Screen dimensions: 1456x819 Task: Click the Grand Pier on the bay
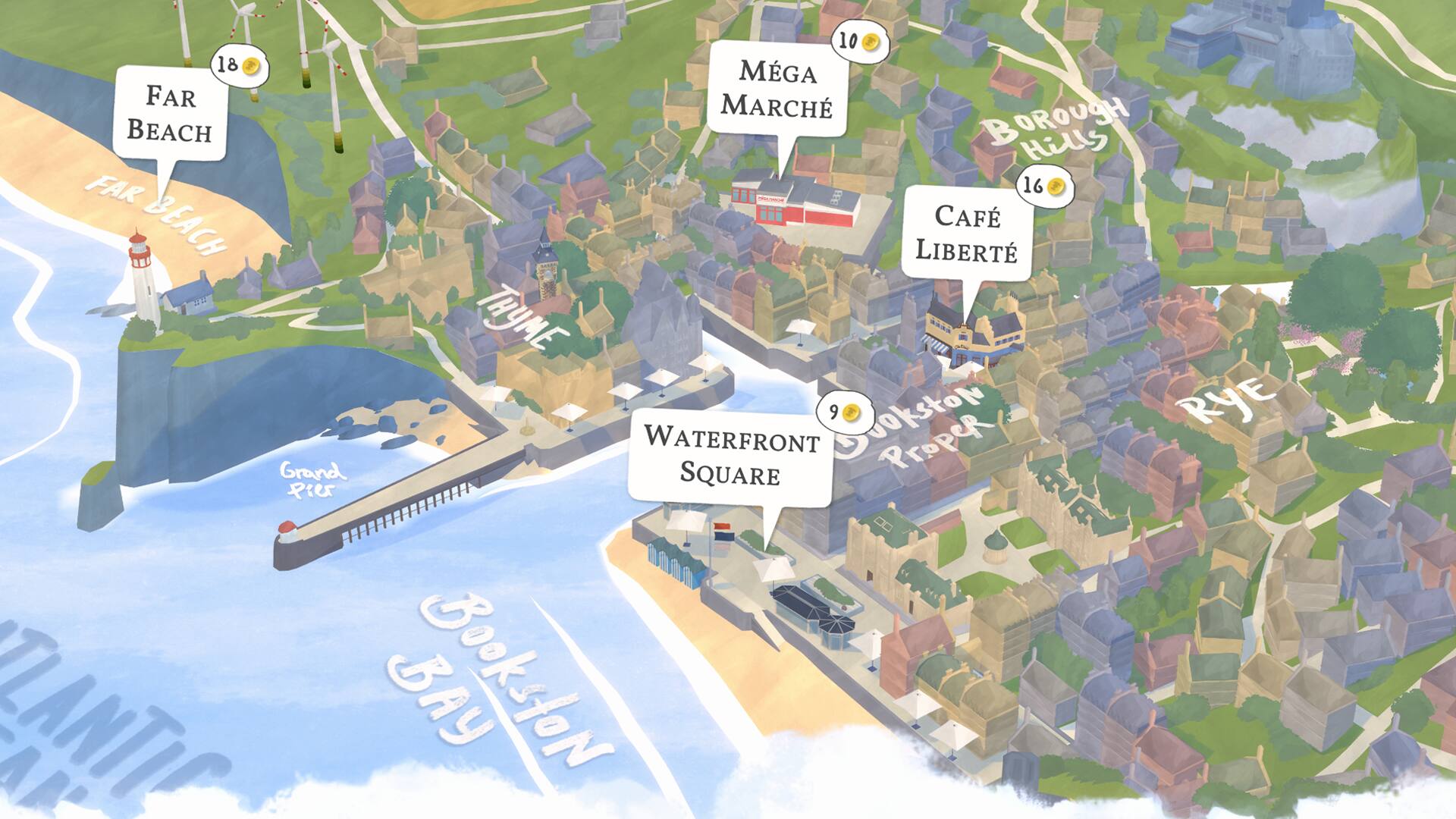402,508
